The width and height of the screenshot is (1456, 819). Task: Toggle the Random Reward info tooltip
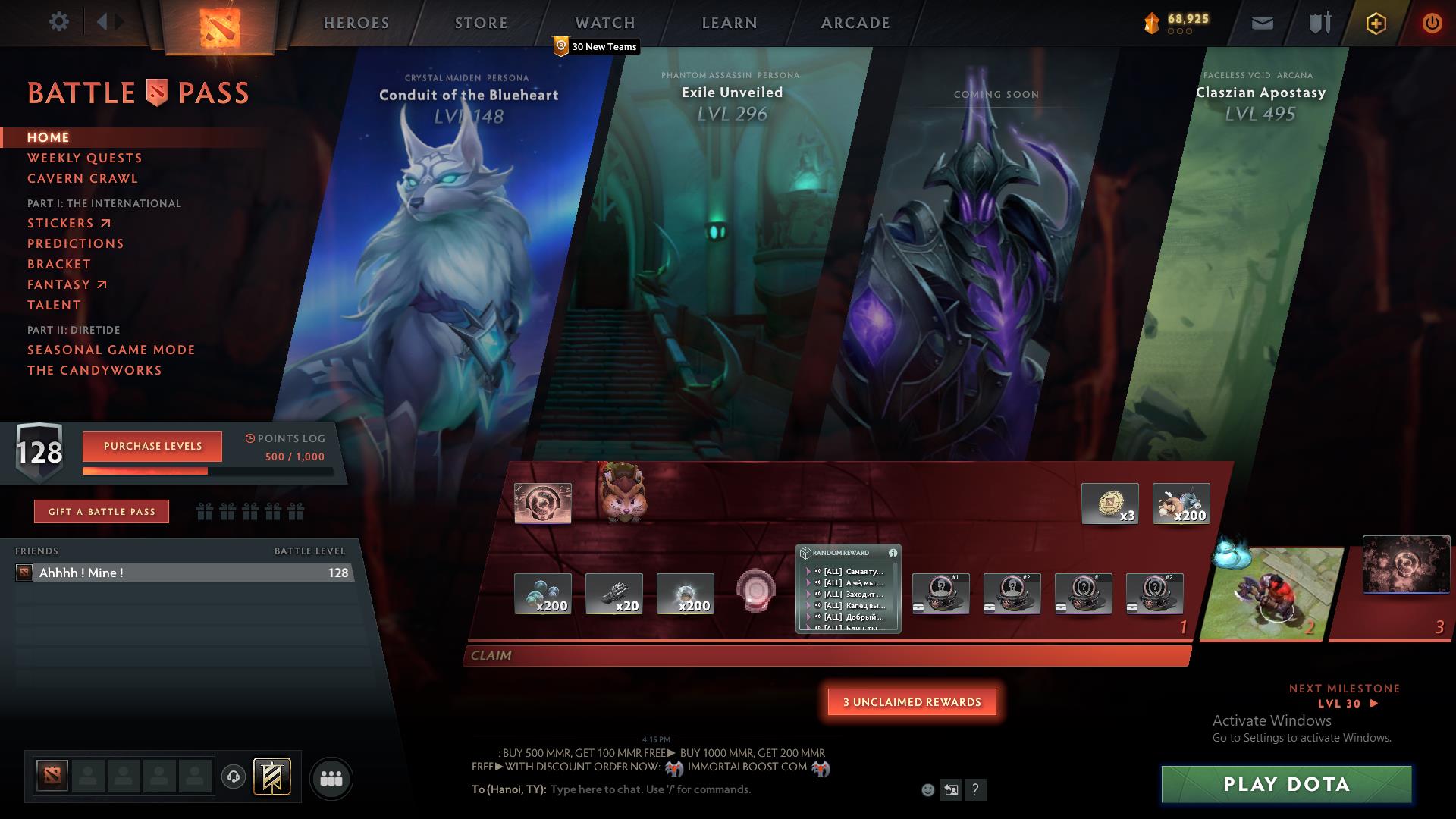click(893, 553)
